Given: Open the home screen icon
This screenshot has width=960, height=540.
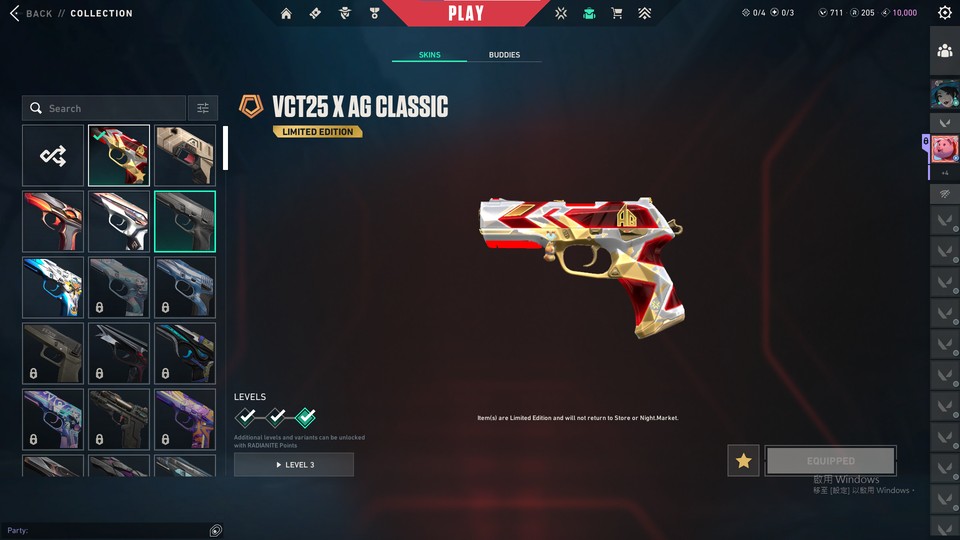Looking at the screenshot, I should [x=287, y=13].
